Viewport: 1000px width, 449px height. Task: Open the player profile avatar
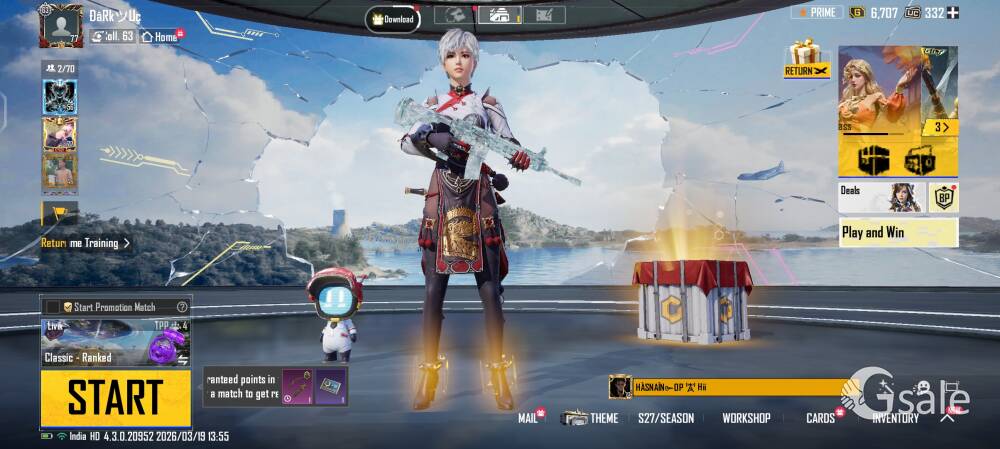pos(60,25)
